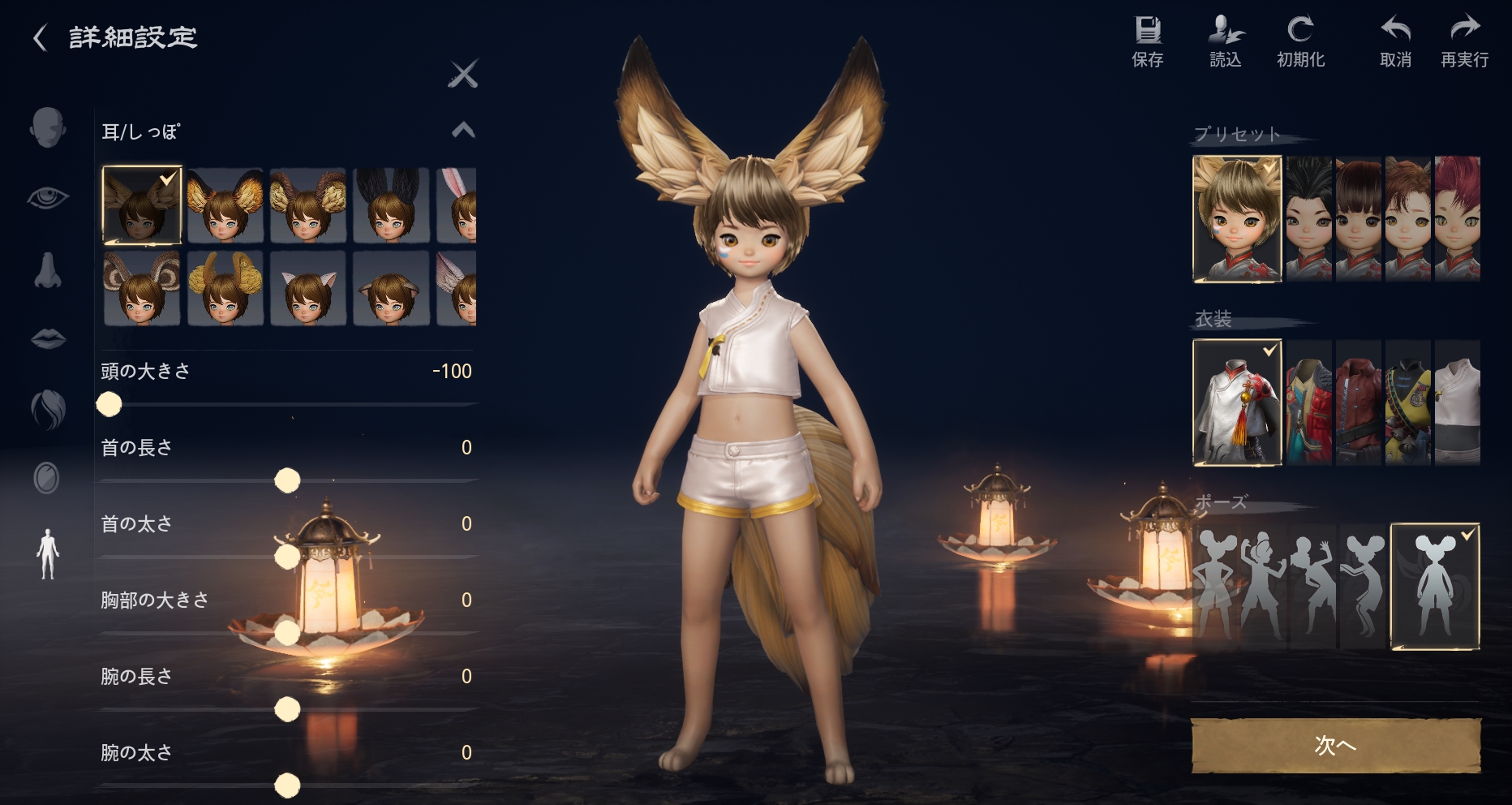The image size is (1512, 805).
Task: Open the nose settings tab
Action: (48, 269)
